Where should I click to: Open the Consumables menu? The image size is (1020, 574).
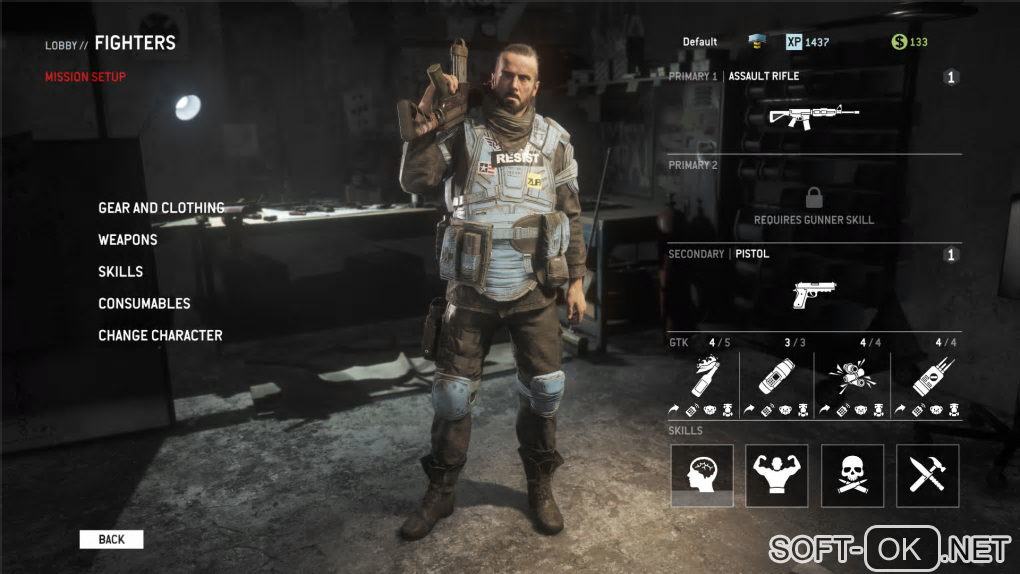144,304
